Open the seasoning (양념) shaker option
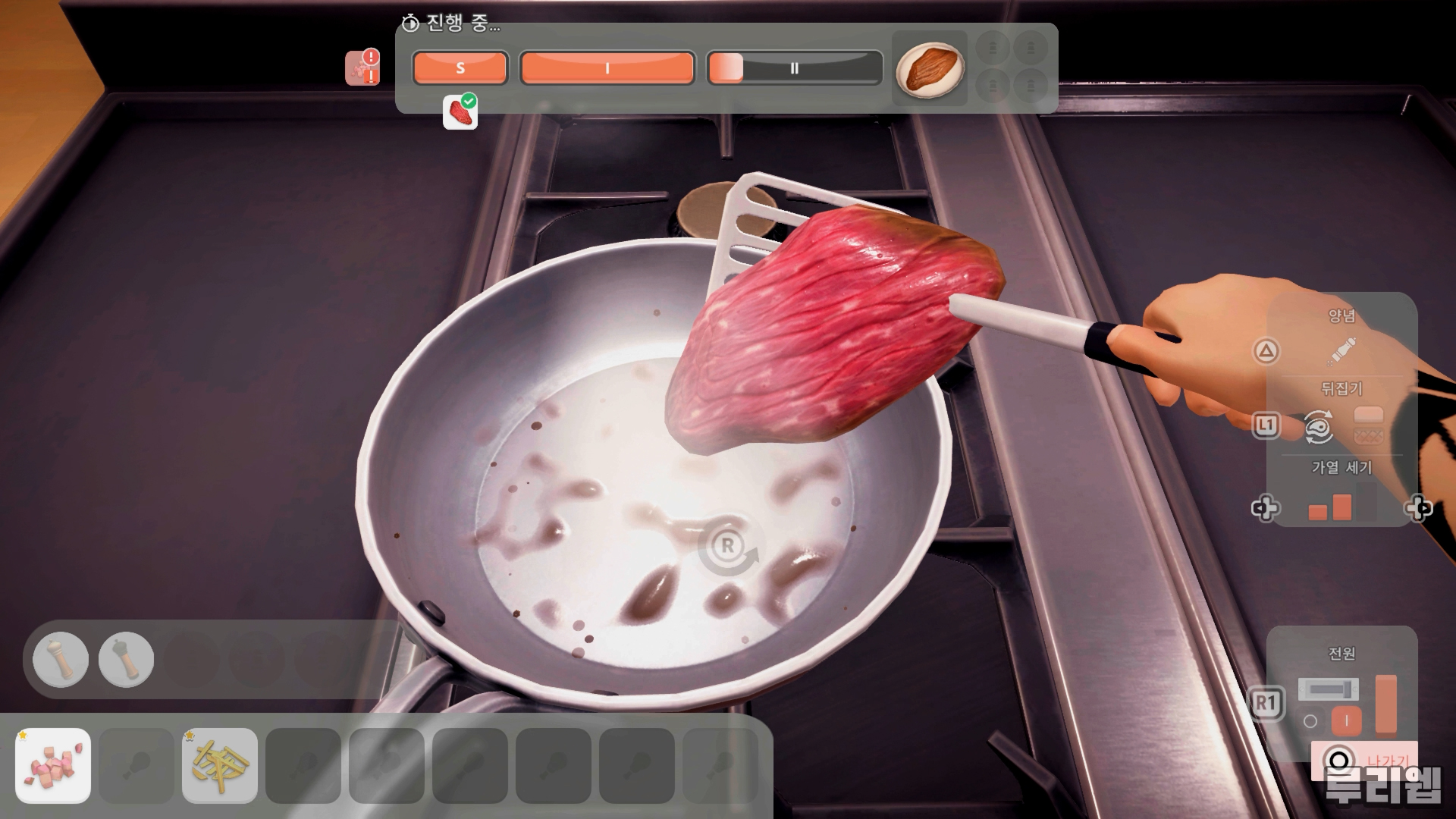Viewport: 1456px width, 819px height. [x=1342, y=351]
